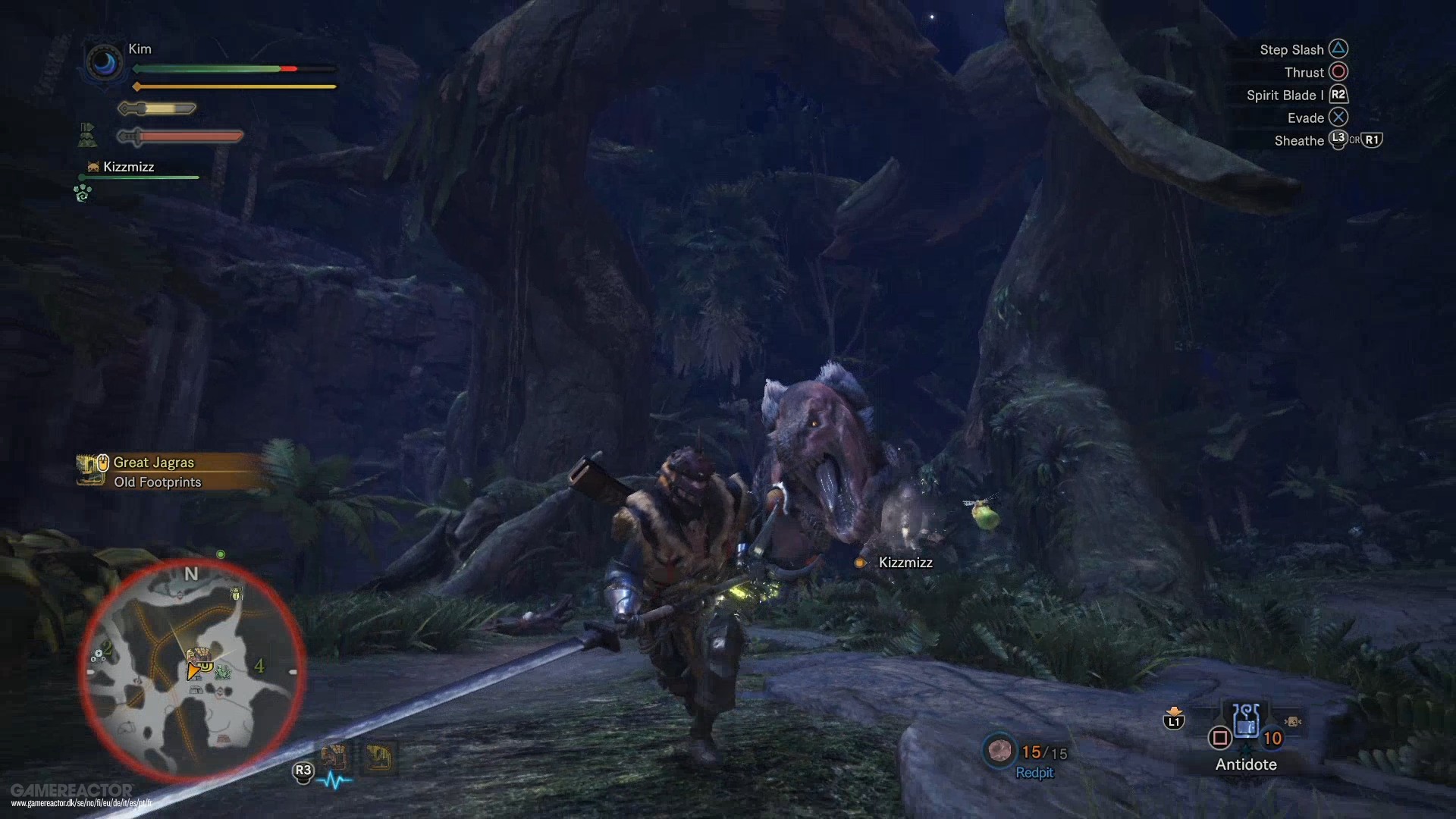Click the Old Footprints label
The width and height of the screenshot is (1456, 819).
[158, 482]
